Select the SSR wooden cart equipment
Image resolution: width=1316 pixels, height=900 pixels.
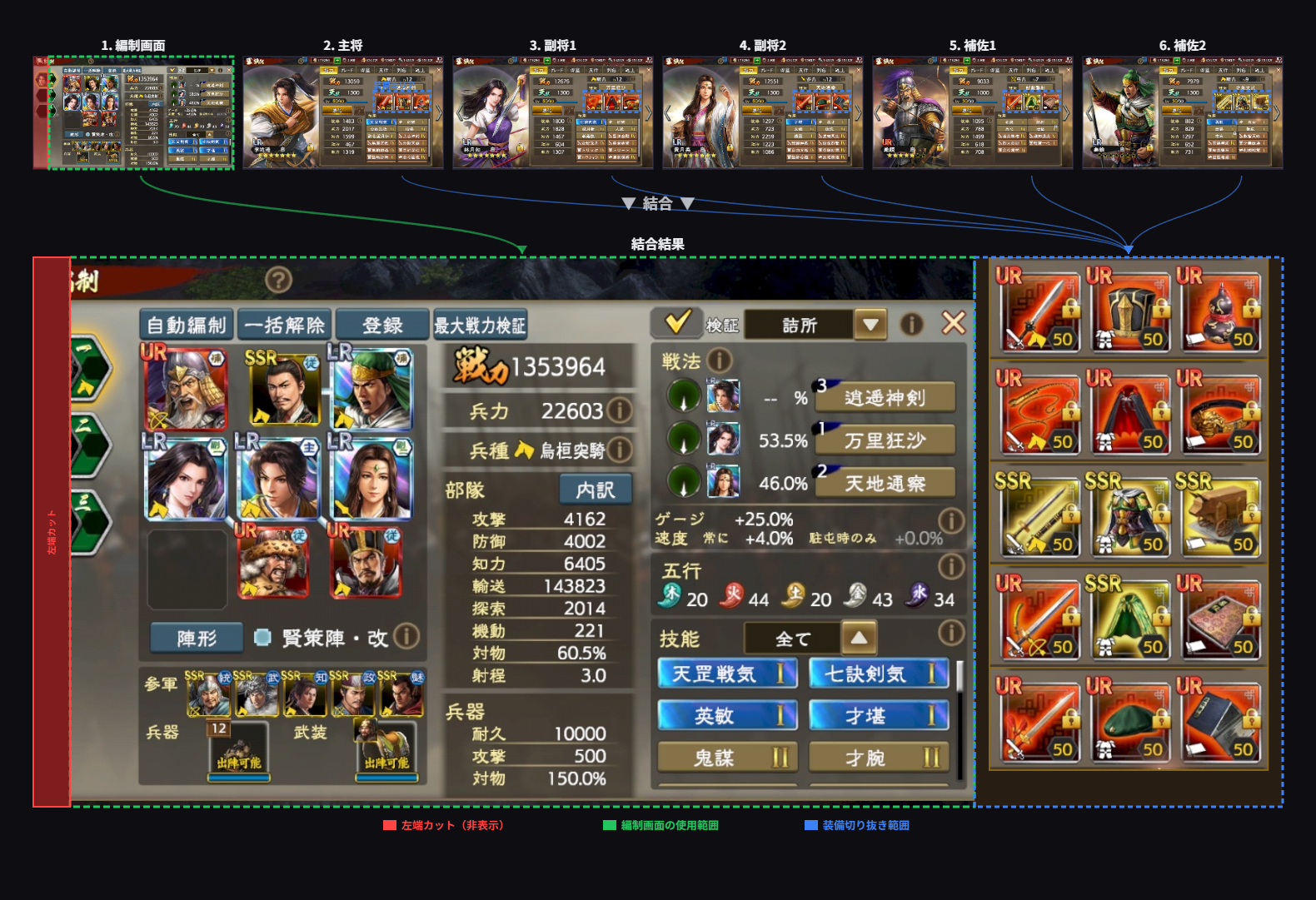(x=1219, y=516)
